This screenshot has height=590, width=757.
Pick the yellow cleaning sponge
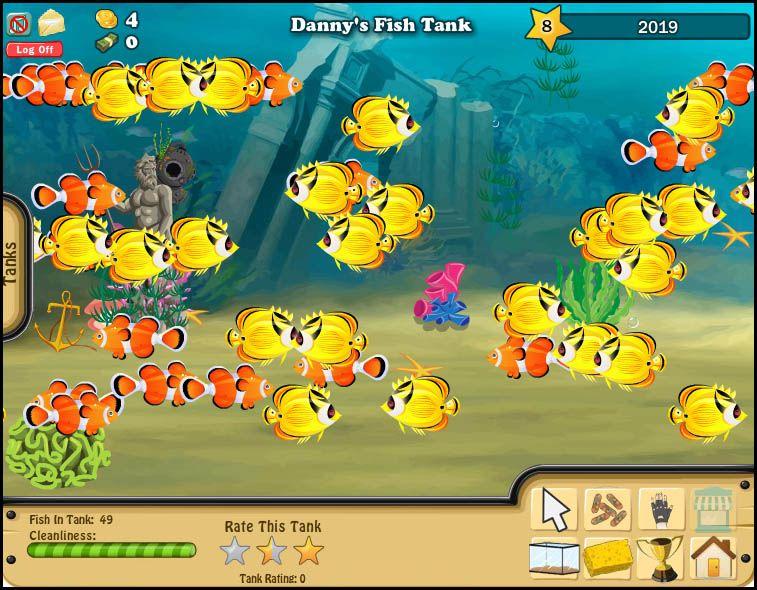[x=607, y=558]
